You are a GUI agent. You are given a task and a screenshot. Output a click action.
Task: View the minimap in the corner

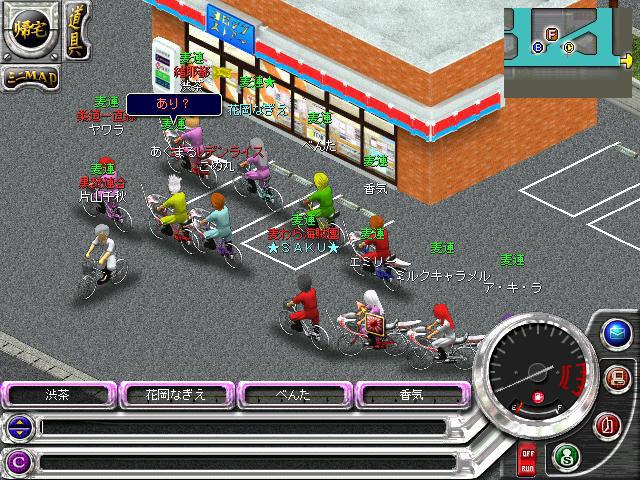[570, 50]
